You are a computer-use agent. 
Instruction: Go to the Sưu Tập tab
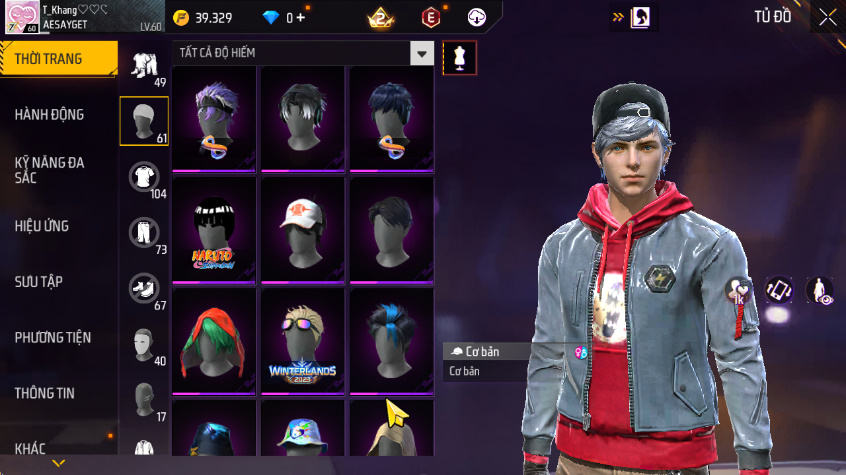tap(39, 282)
